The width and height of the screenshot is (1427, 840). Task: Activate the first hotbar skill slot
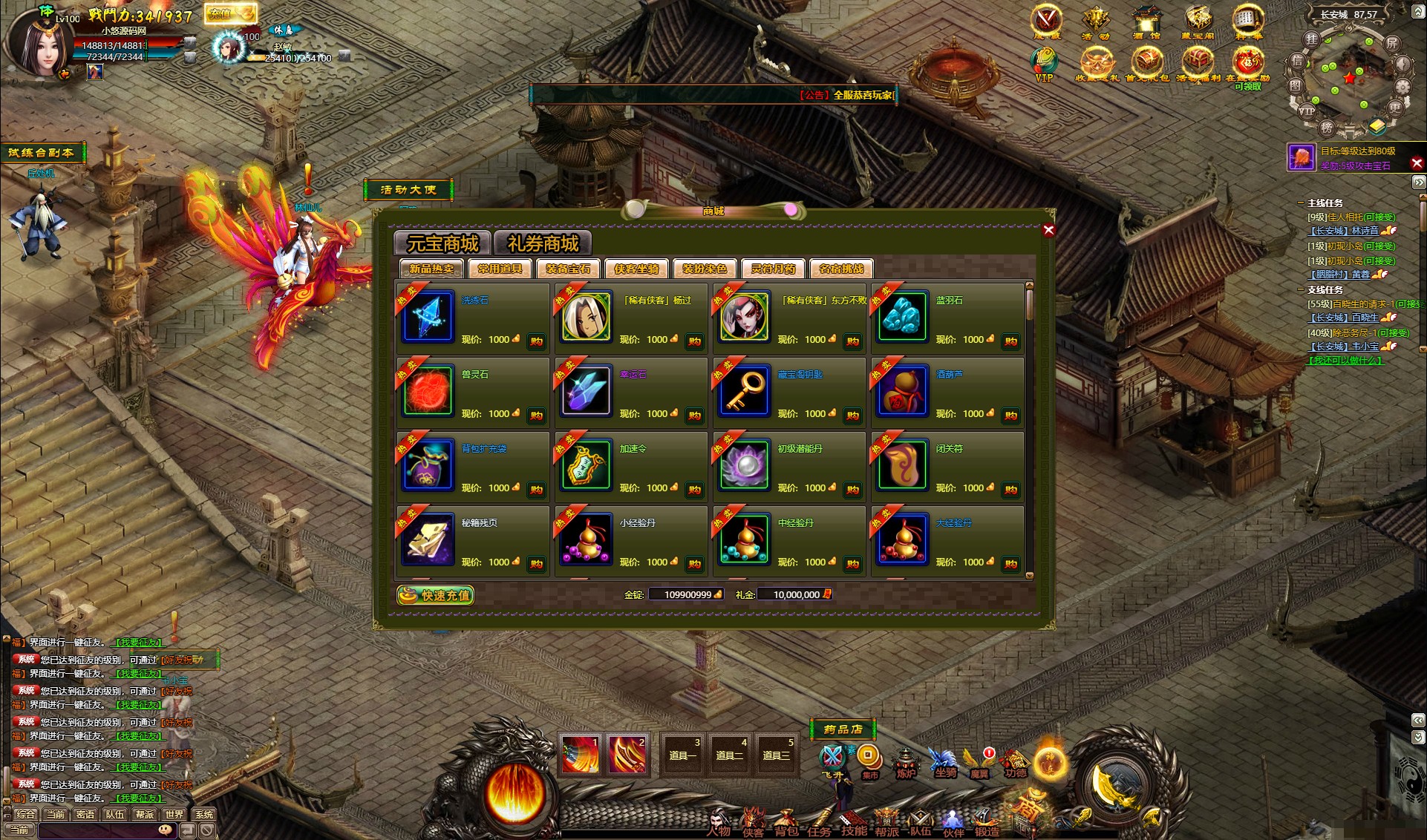click(x=580, y=755)
